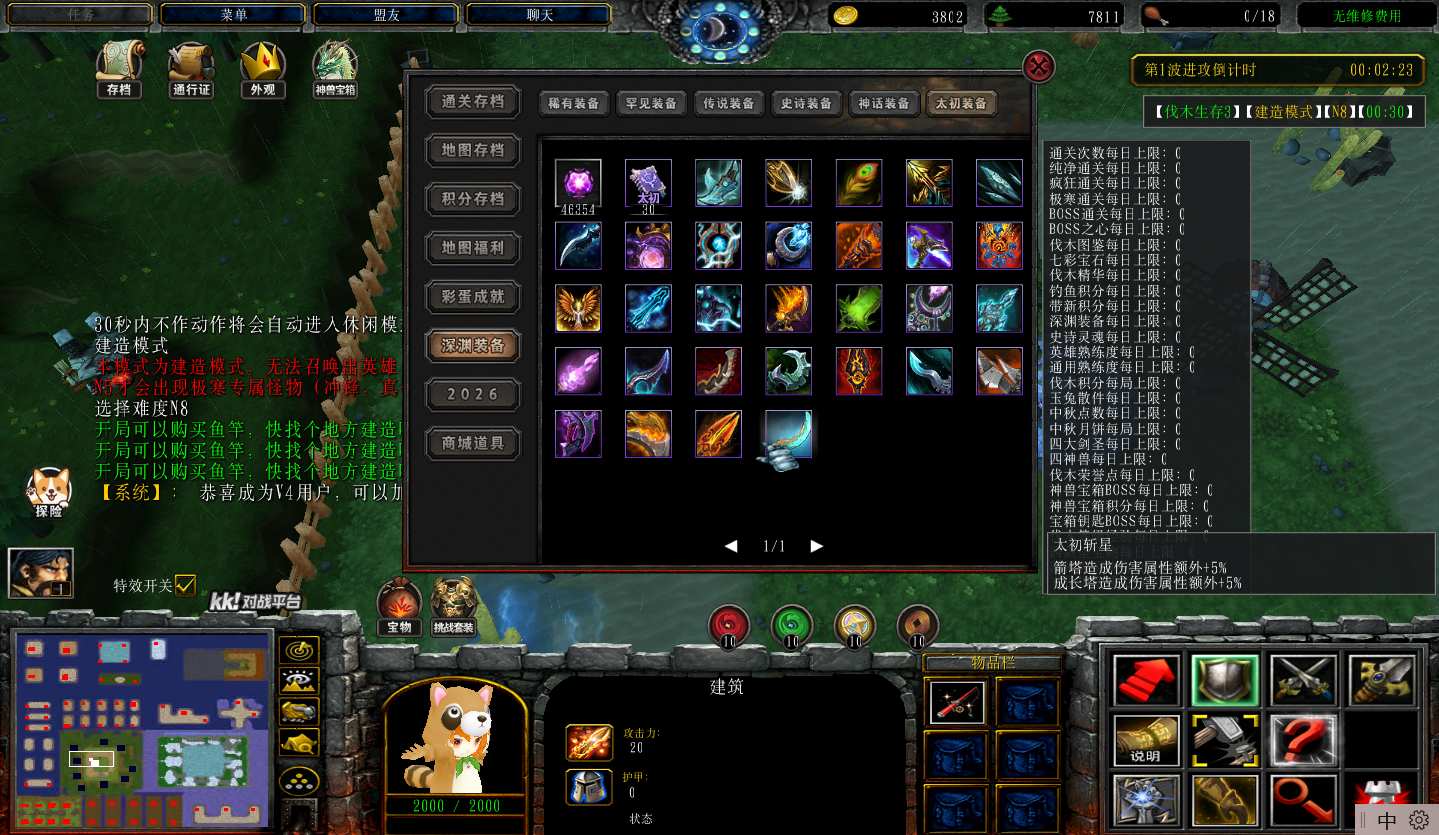Filter by 稀有装备 rarity
Screen dimensions: 1439x835
[x=573, y=103]
